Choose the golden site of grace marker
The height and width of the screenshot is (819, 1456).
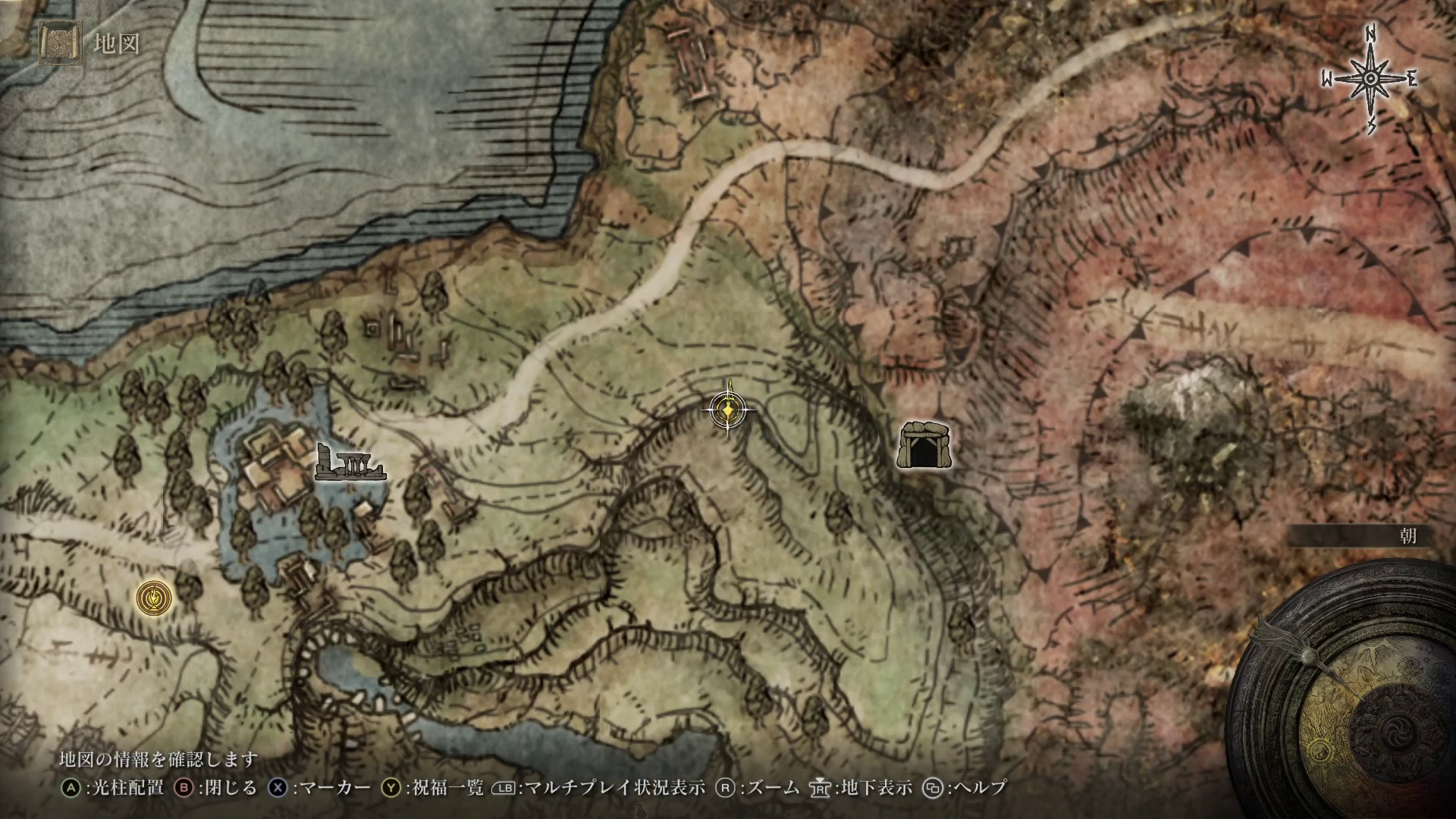pyautogui.click(x=154, y=598)
